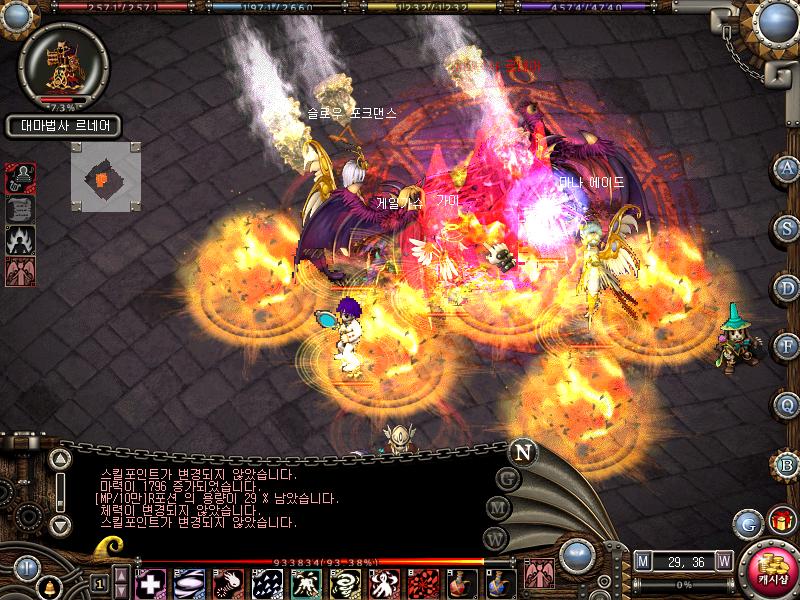Click the round S button

tap(788, 227)
